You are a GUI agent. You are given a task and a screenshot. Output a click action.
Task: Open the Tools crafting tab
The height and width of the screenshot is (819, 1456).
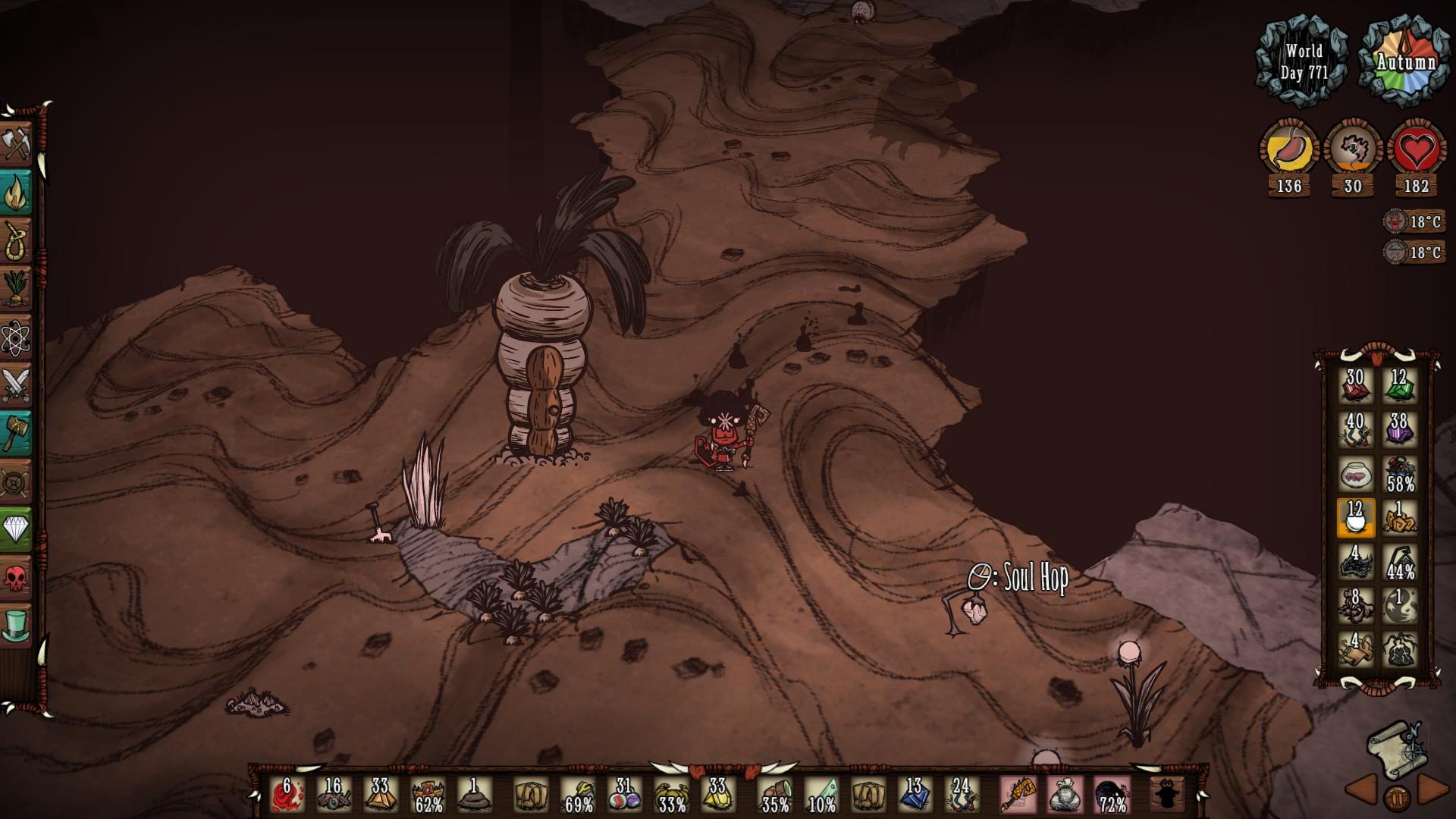coord(17,143)
